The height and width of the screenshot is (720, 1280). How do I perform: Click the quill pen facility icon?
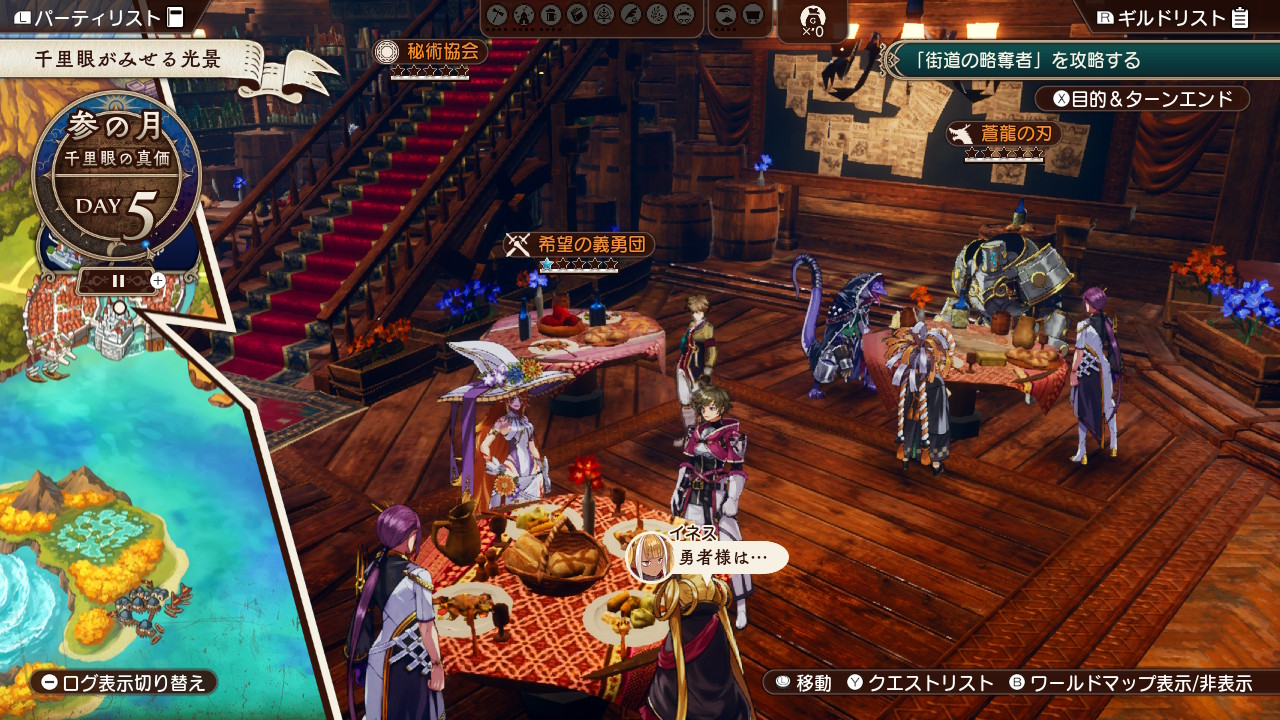tap(630, 16)
